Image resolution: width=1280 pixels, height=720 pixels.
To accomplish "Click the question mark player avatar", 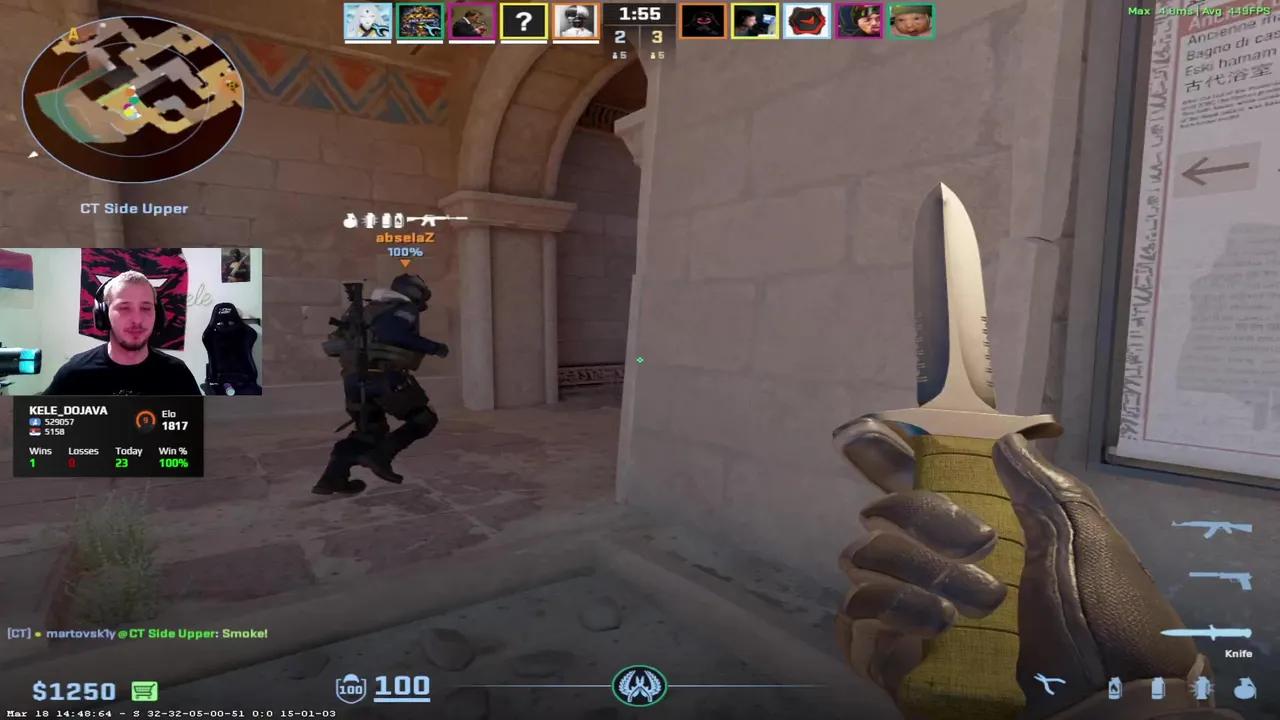I will pyautogui.click(x=523, y=20).
